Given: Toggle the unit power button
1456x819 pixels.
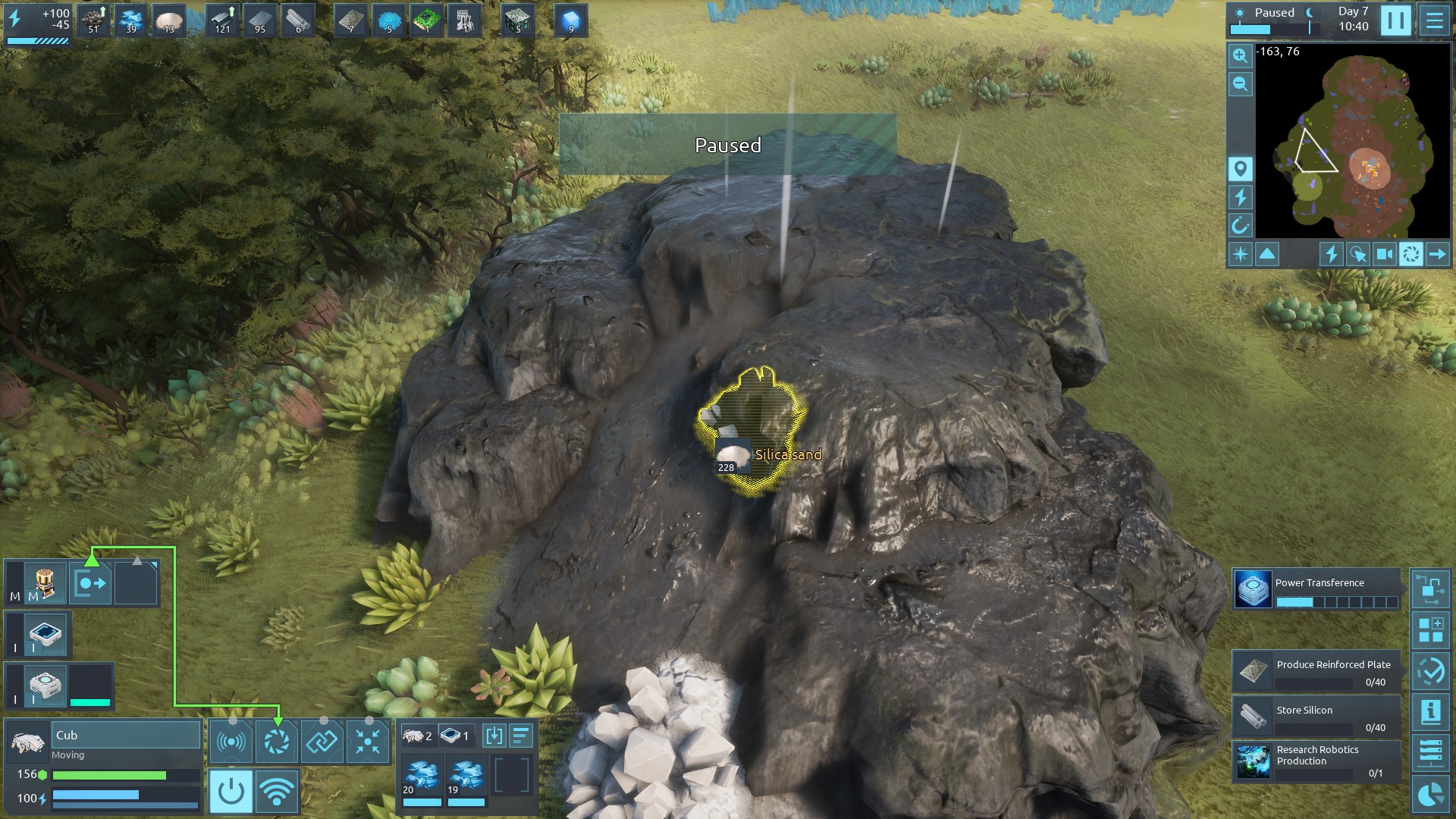Looking at the screenshot, I should point(231,792).
